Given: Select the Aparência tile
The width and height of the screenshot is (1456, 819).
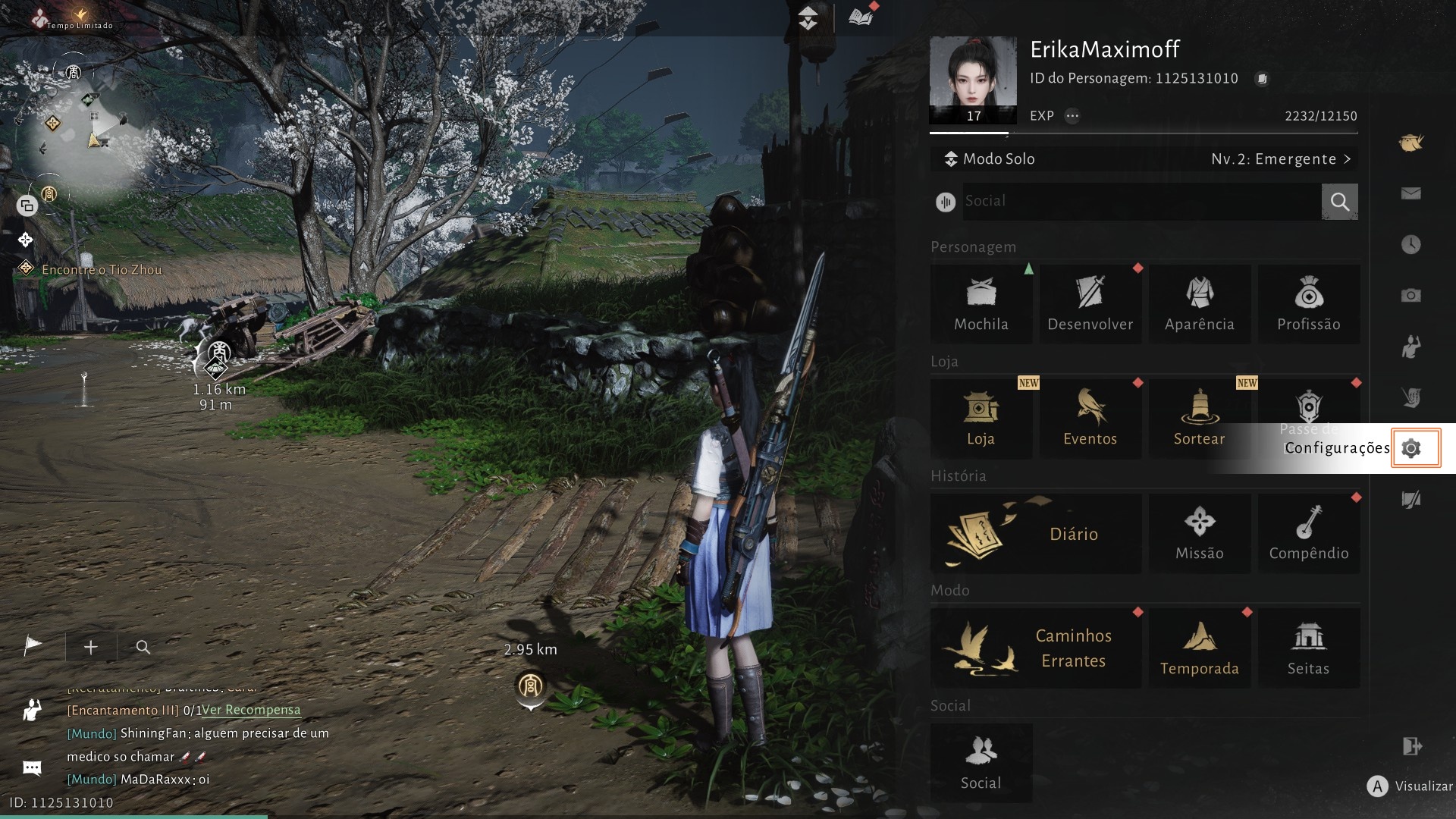Looking at the screenshot, I should coord(1199,304).
